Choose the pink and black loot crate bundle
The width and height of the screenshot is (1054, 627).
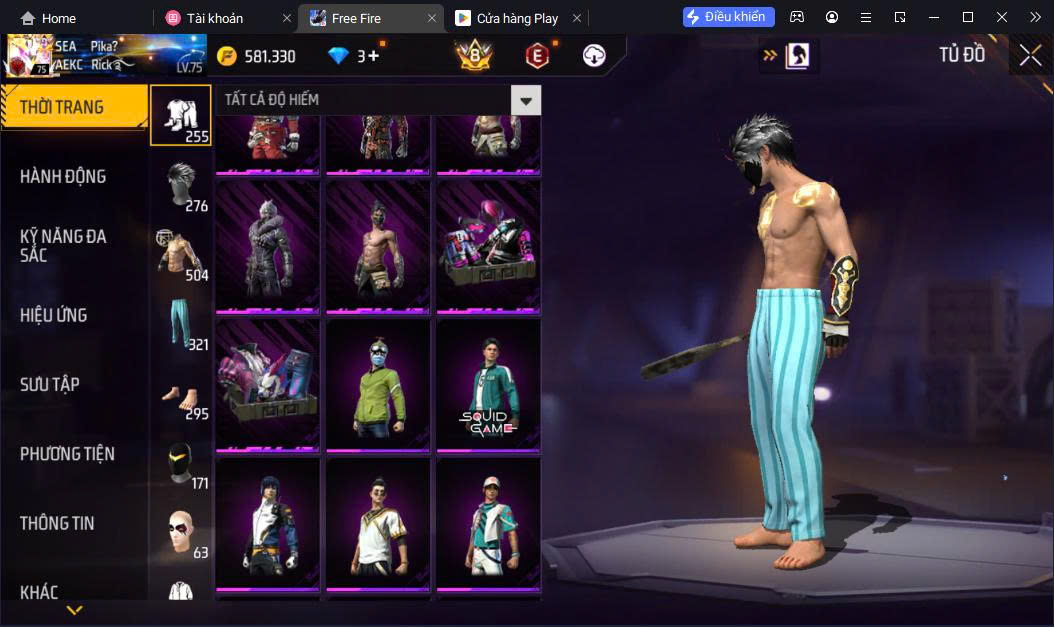click(x=488, y=246)
